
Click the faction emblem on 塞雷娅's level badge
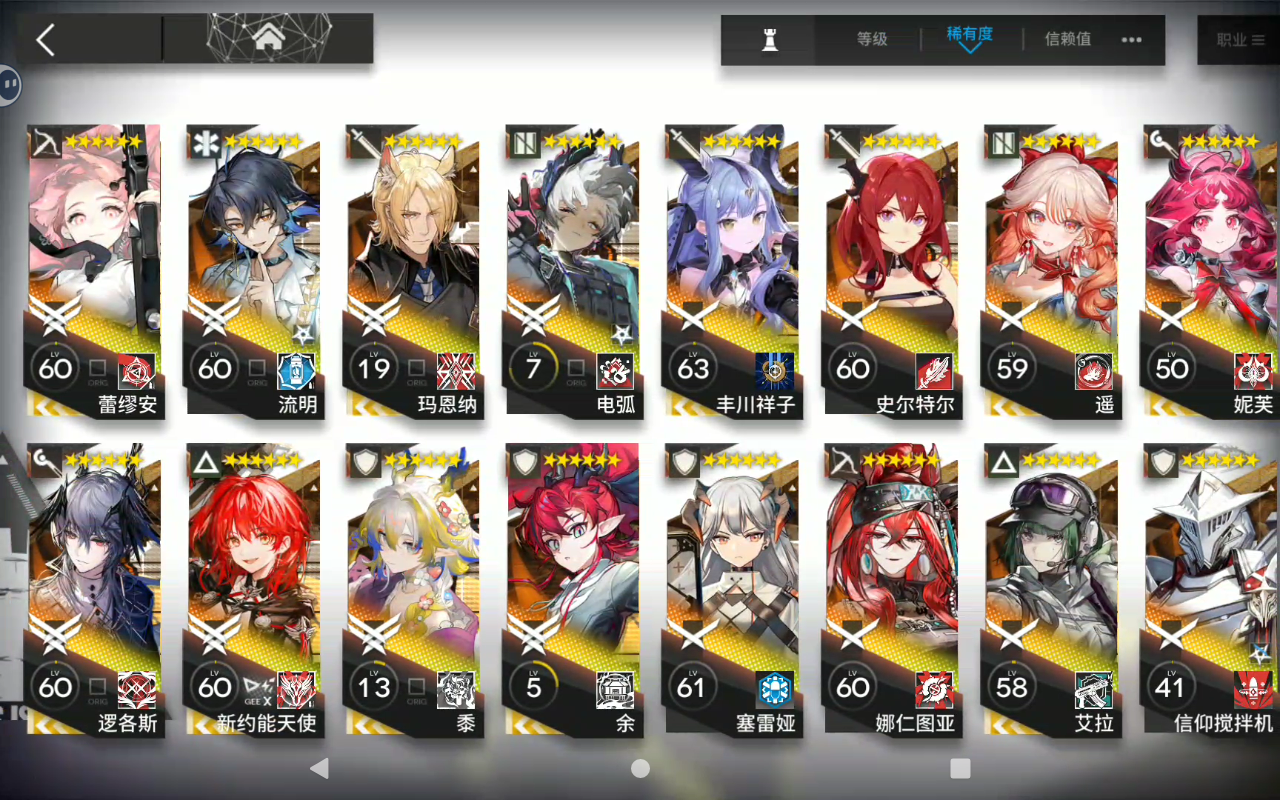[x=776, y=688]
